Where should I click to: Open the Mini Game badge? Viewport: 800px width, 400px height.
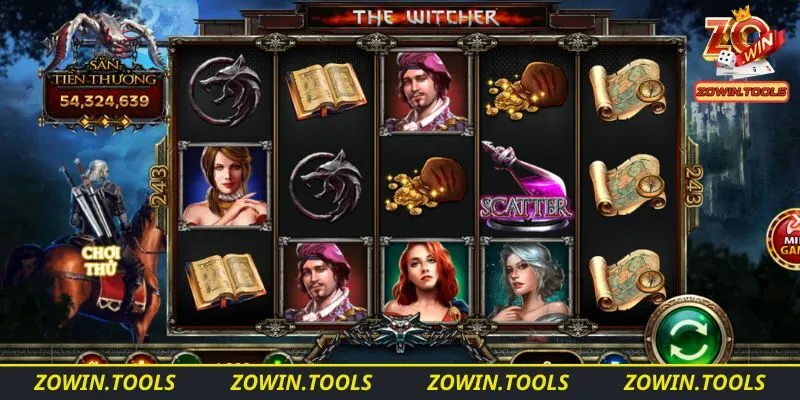point(786,240)
